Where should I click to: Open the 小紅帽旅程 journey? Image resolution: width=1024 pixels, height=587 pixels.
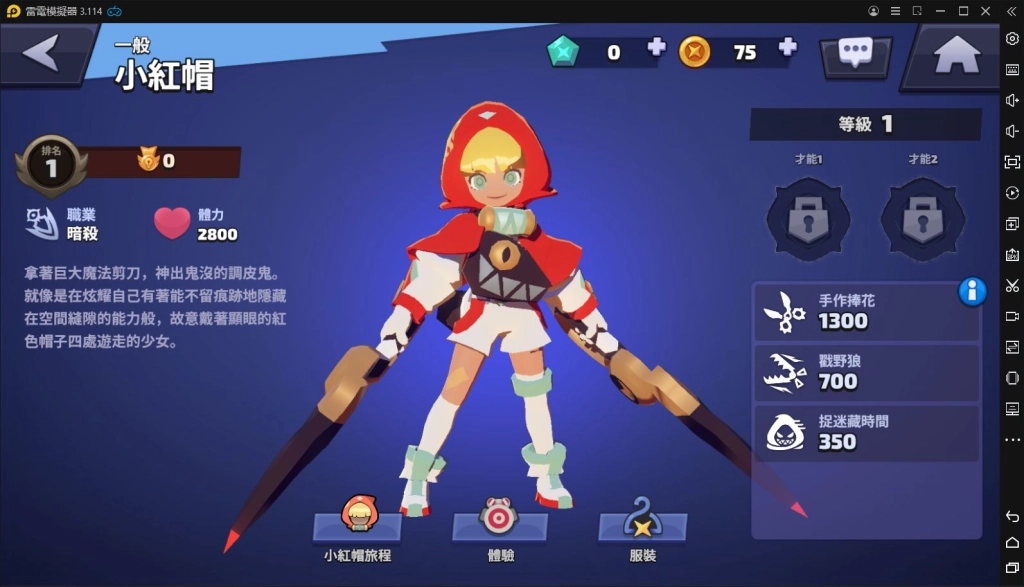pos(358,525)
